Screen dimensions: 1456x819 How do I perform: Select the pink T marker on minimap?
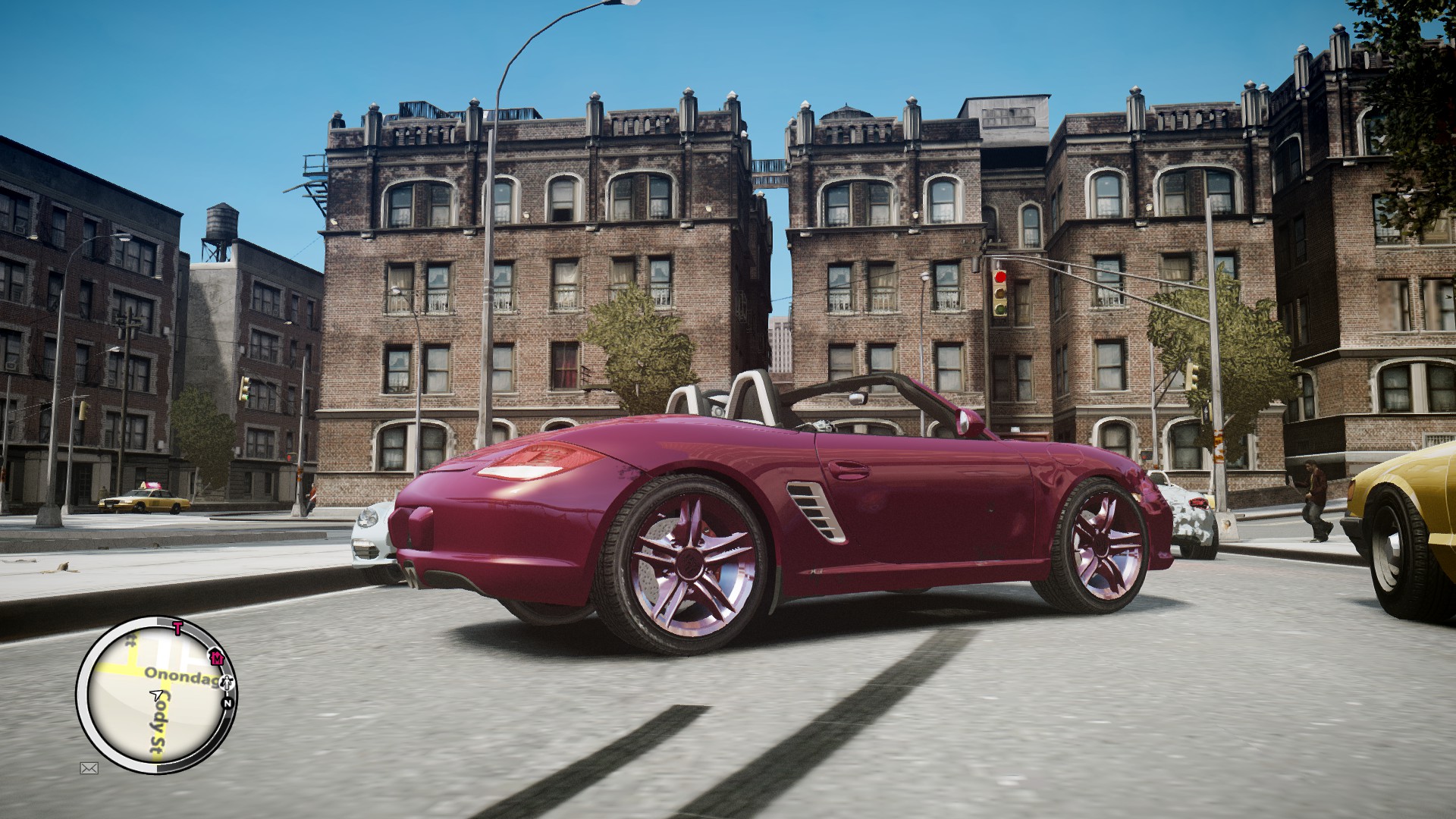coord(177,627)
